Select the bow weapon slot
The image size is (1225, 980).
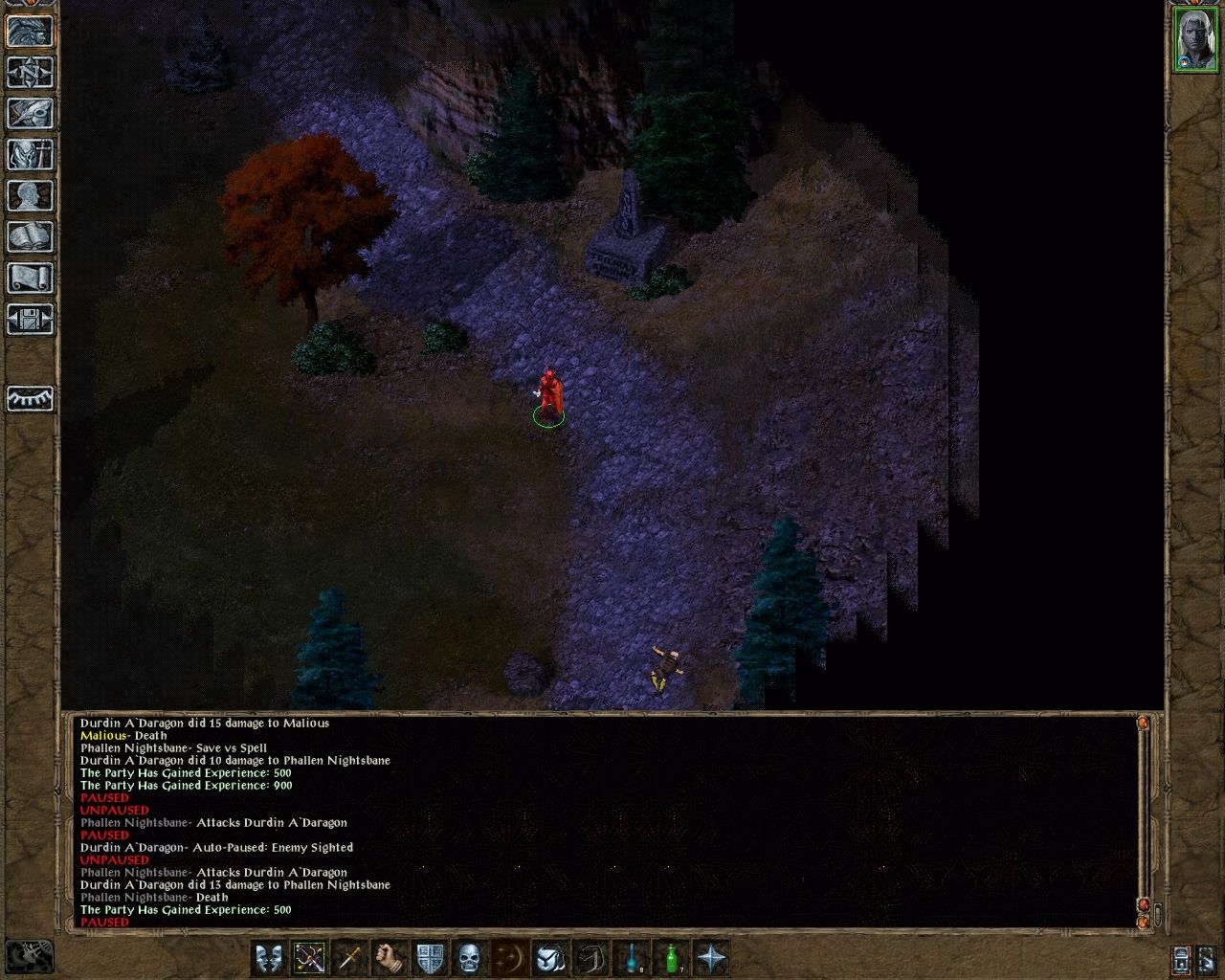click(x=309, y=958)
